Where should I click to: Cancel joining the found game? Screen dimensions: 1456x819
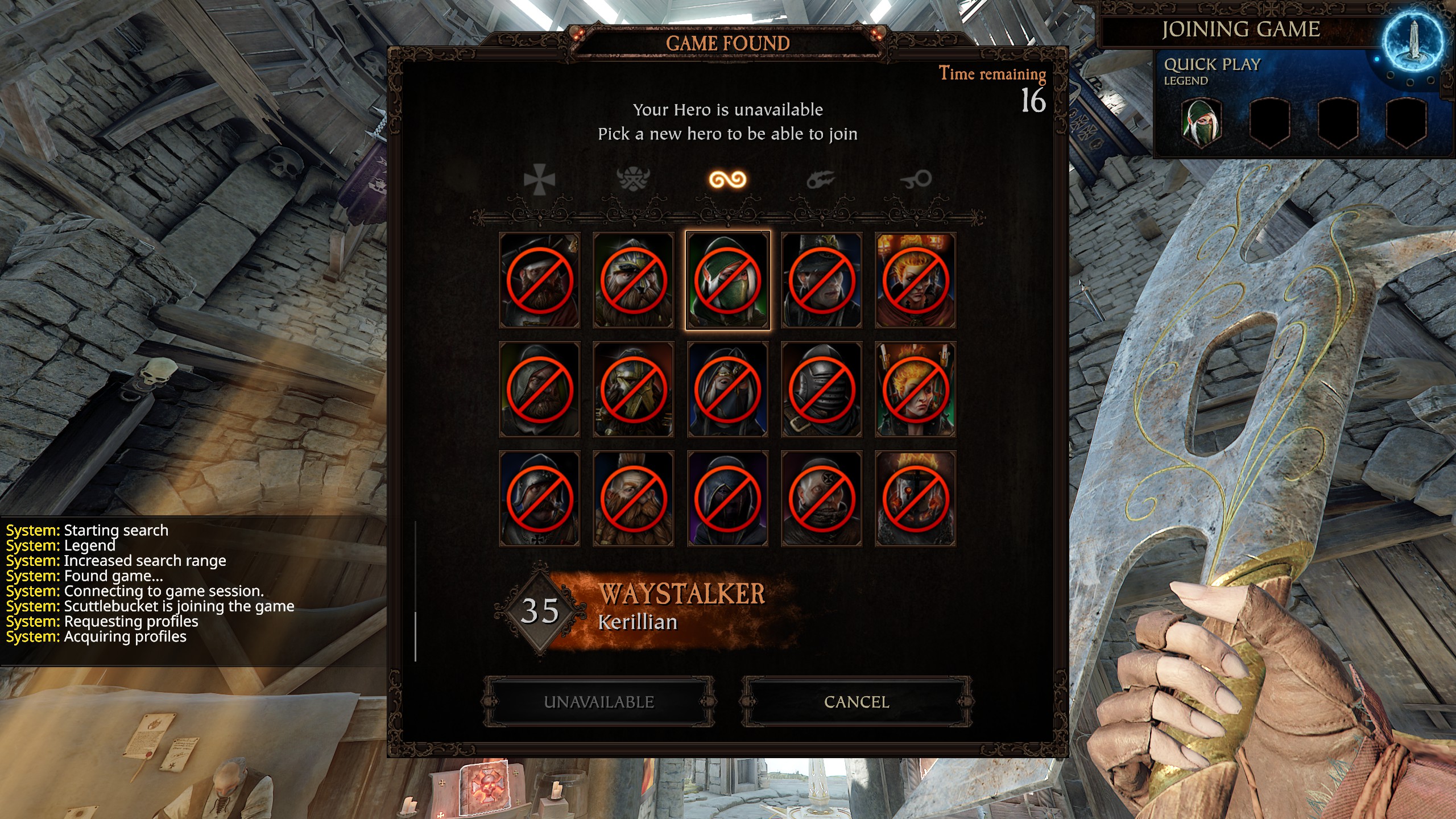coord(857,702)
